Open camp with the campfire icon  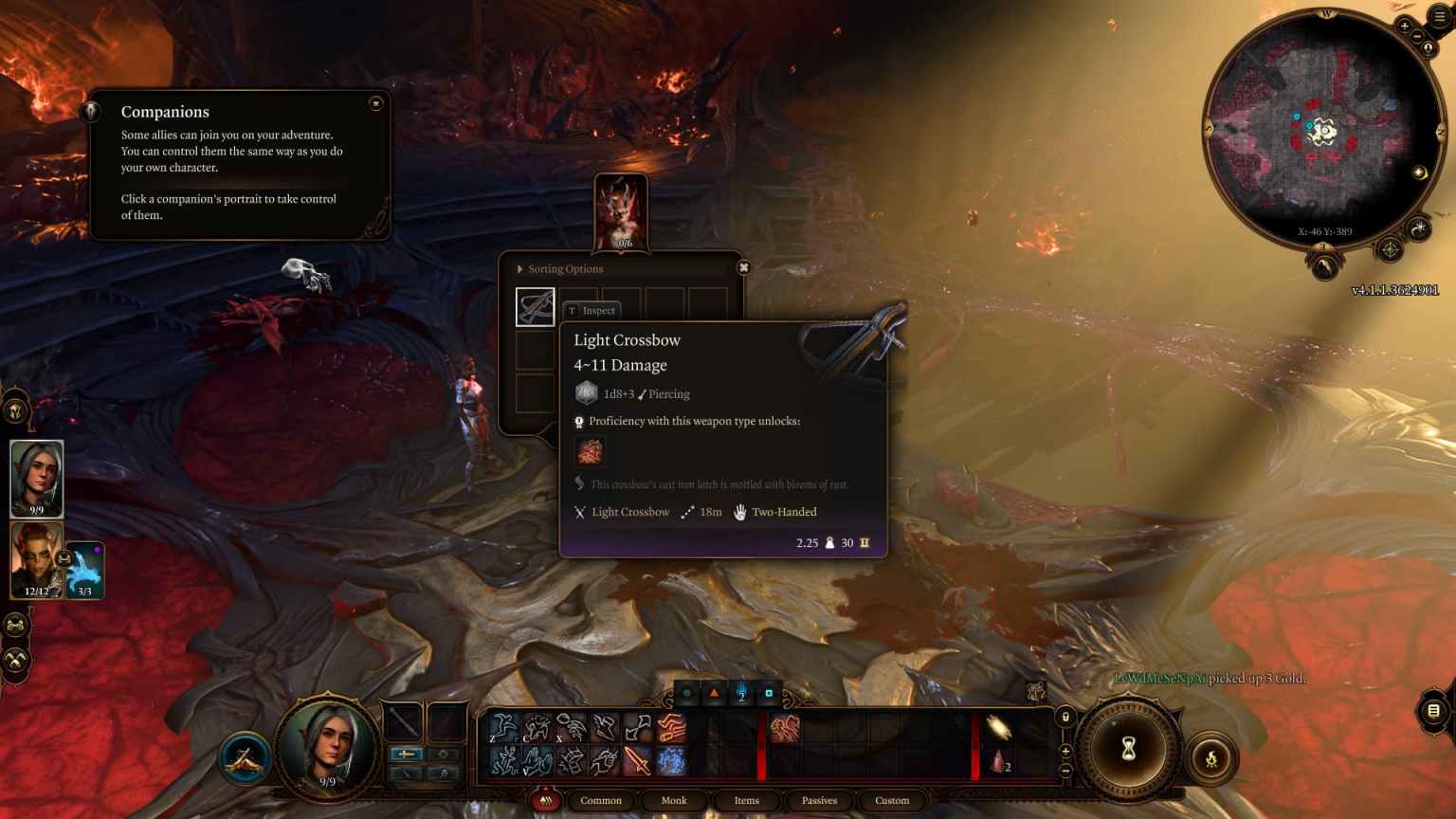click(x=1212, y=758)
